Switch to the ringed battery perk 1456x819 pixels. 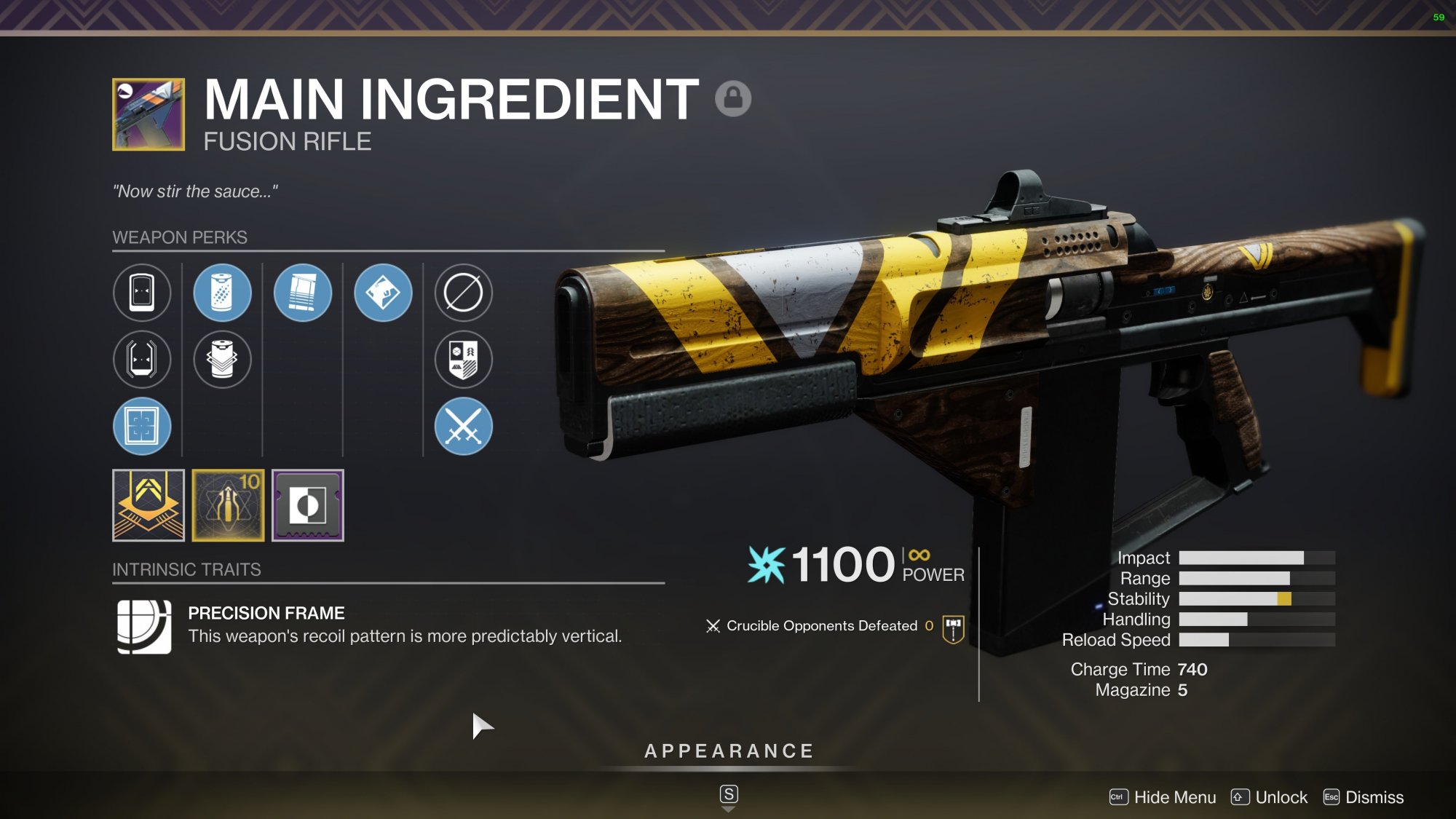(x=222, y=360)
